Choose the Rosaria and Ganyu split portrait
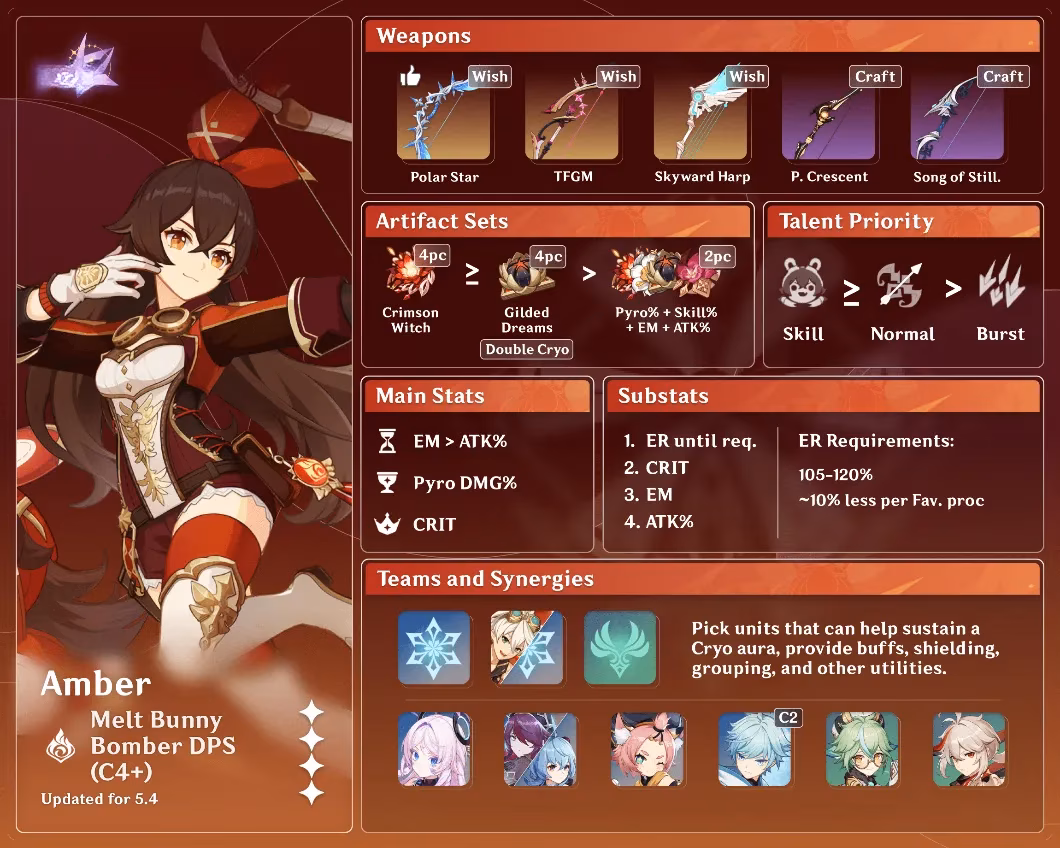Viewport: 1060px width, 848px height. pyautogui.click(x=541, y=750)
